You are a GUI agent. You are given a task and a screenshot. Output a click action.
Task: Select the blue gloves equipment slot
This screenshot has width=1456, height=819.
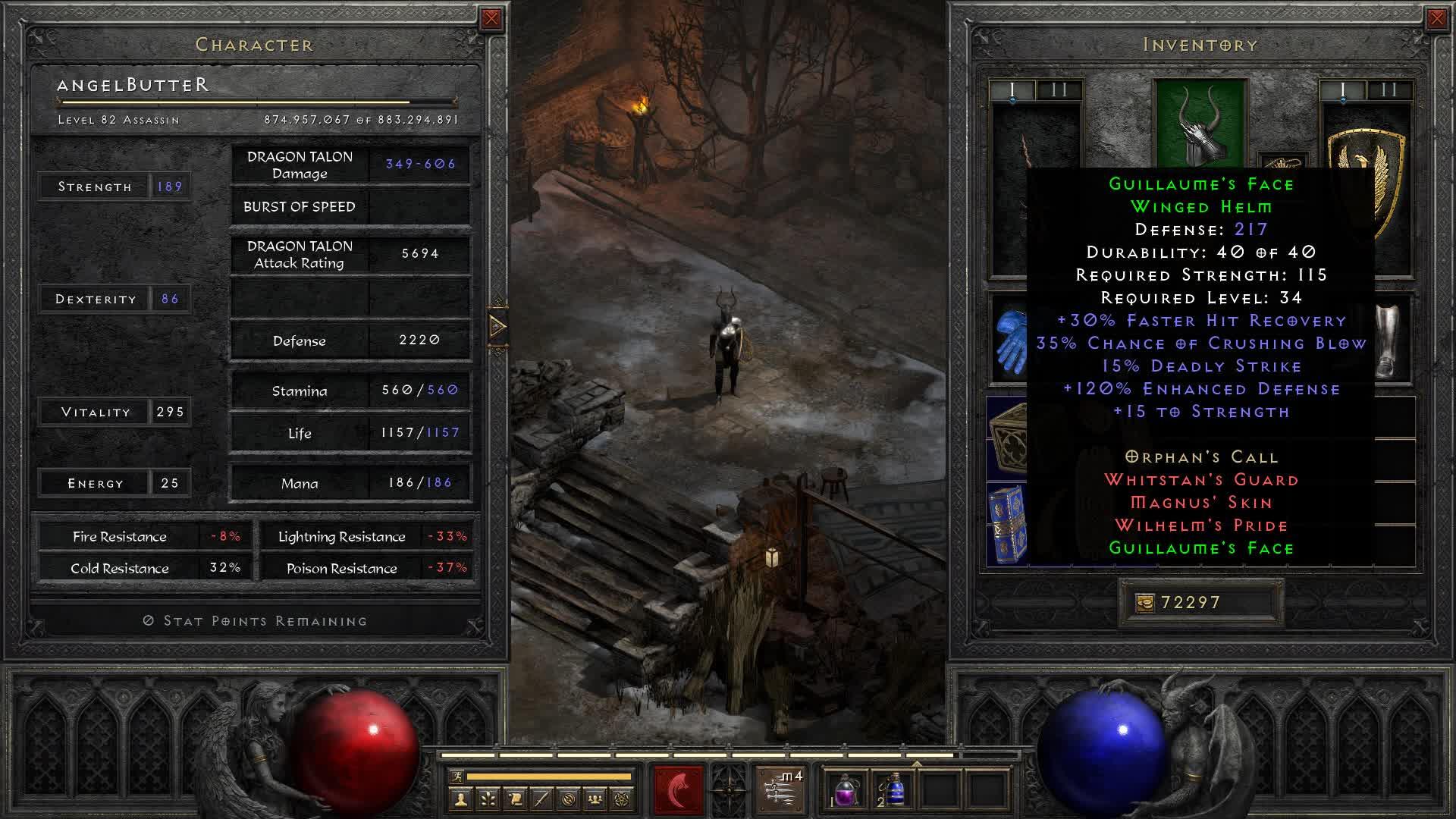click(1009, 338)
